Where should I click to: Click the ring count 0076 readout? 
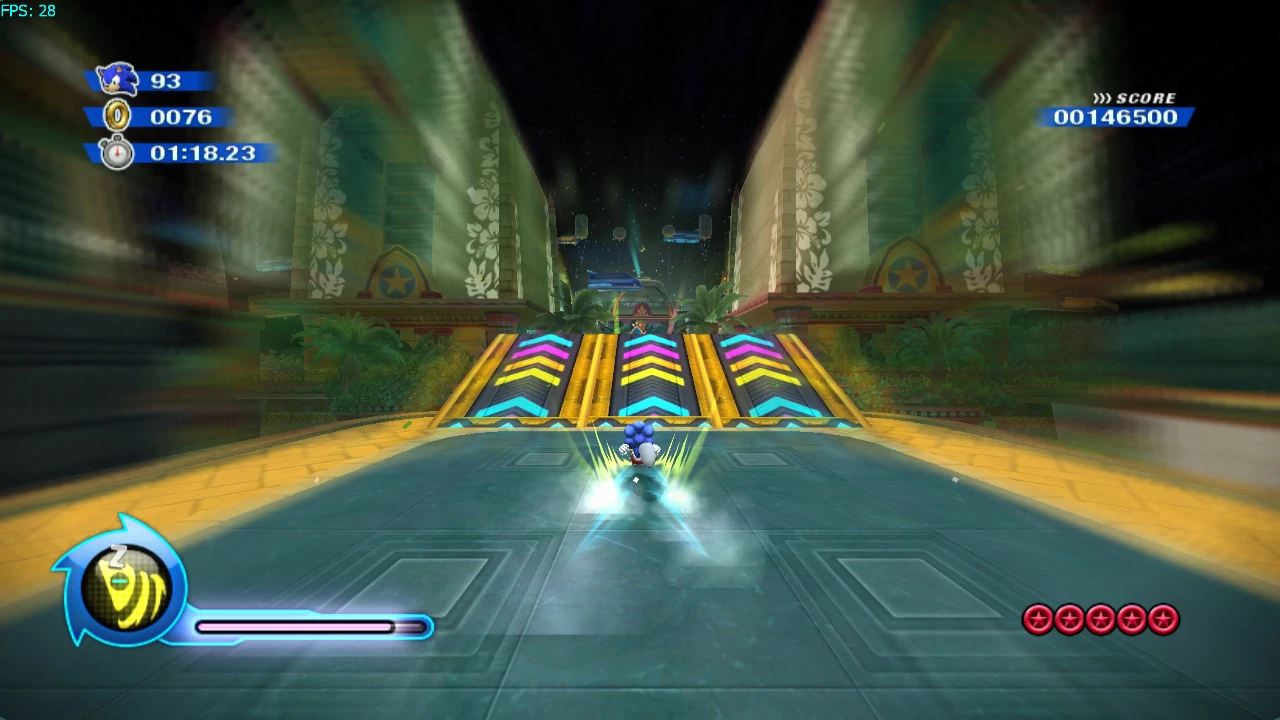180,116
